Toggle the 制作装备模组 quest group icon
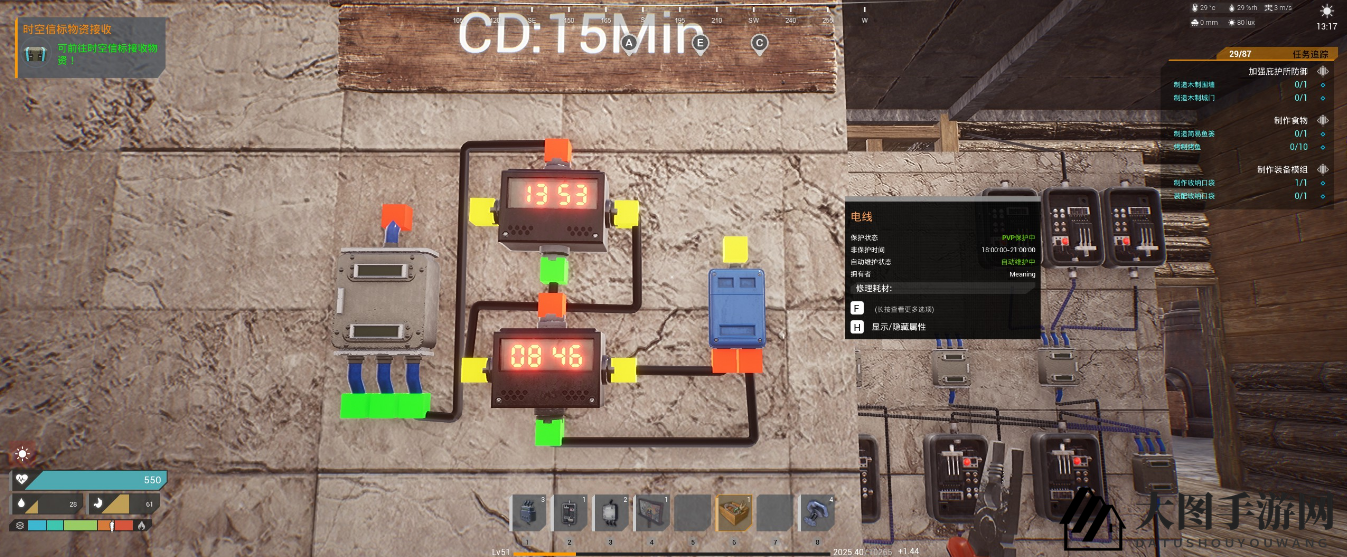This screenshot has width=1347, height=557. point(1322,169)
